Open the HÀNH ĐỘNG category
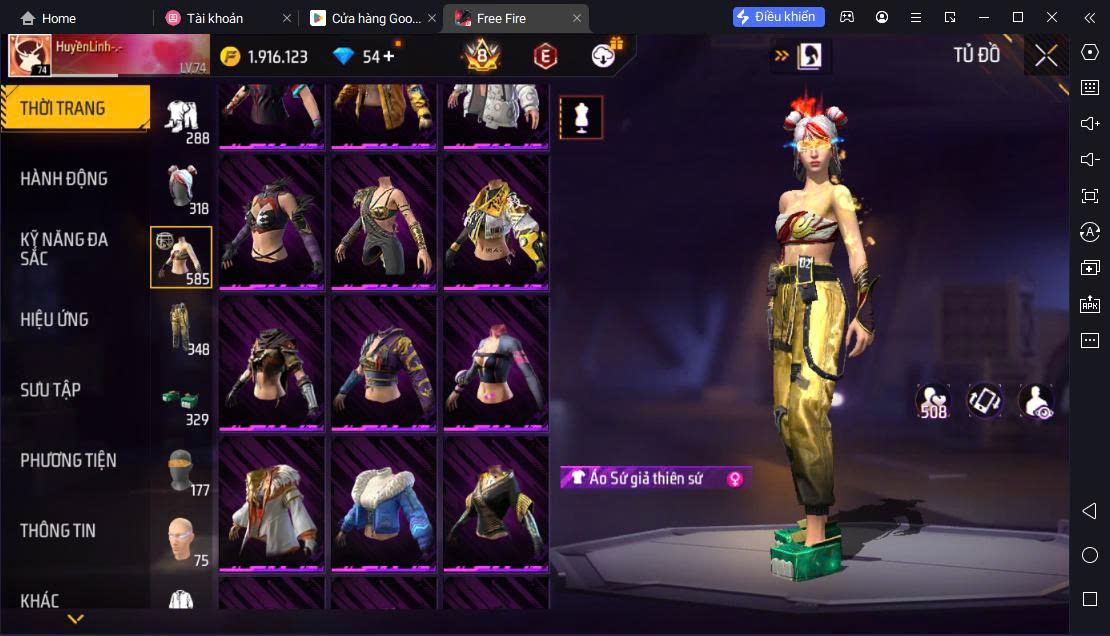This screenshot has width=1110, height=636. [64, 179]
